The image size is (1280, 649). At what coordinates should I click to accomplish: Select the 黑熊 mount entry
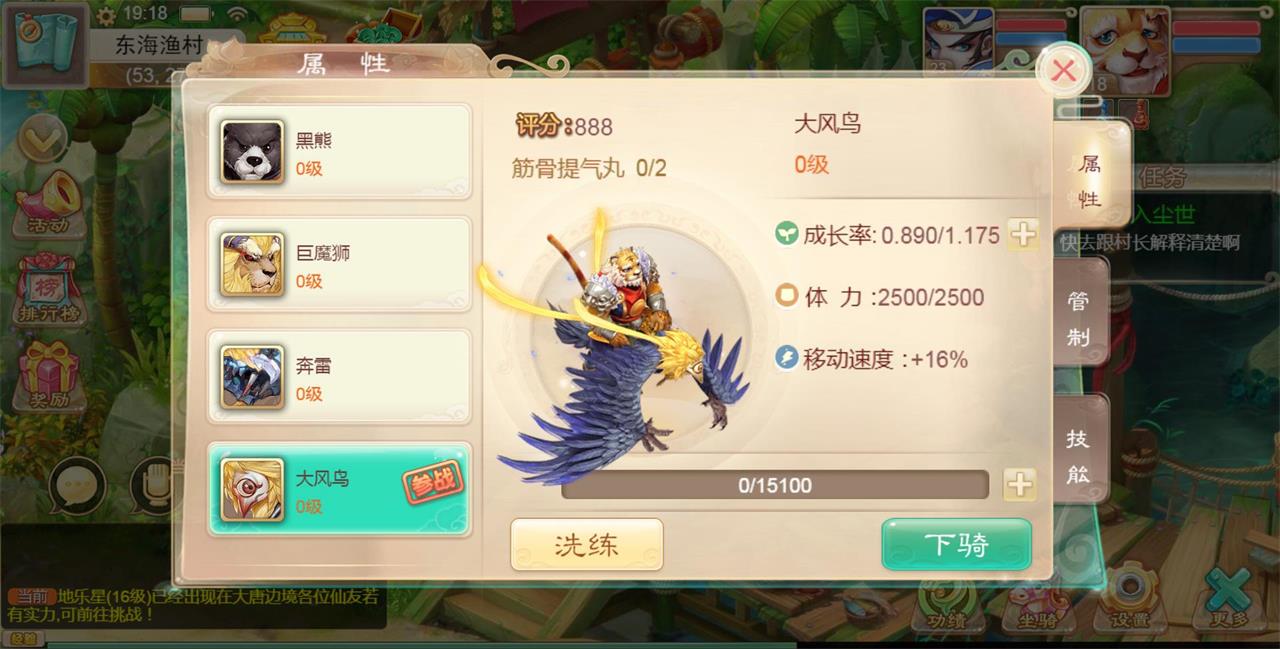[x=339, y=152]
